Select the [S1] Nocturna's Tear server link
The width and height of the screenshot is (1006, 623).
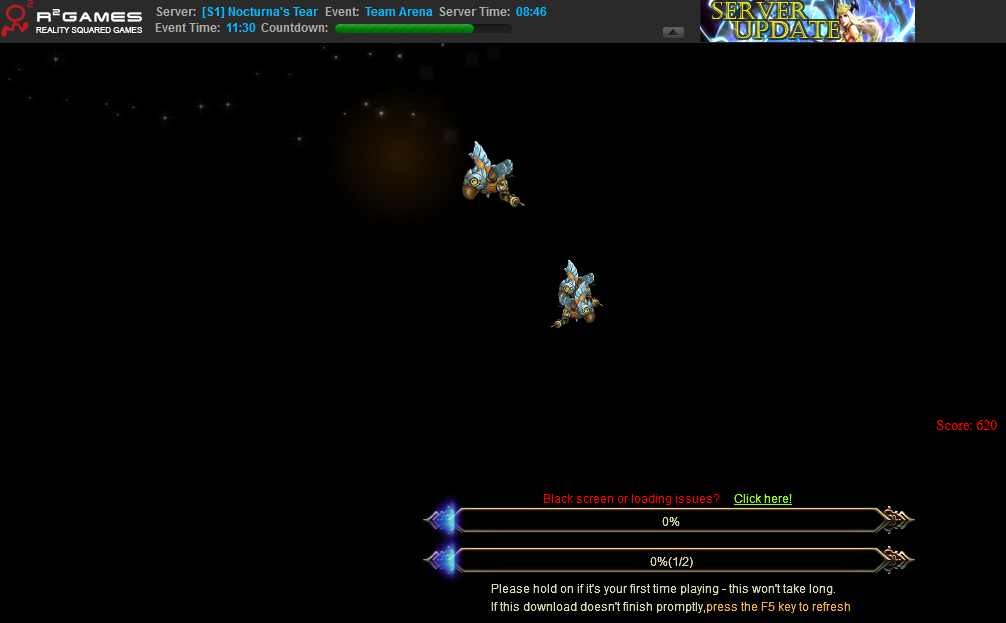(x=259, y=12)
